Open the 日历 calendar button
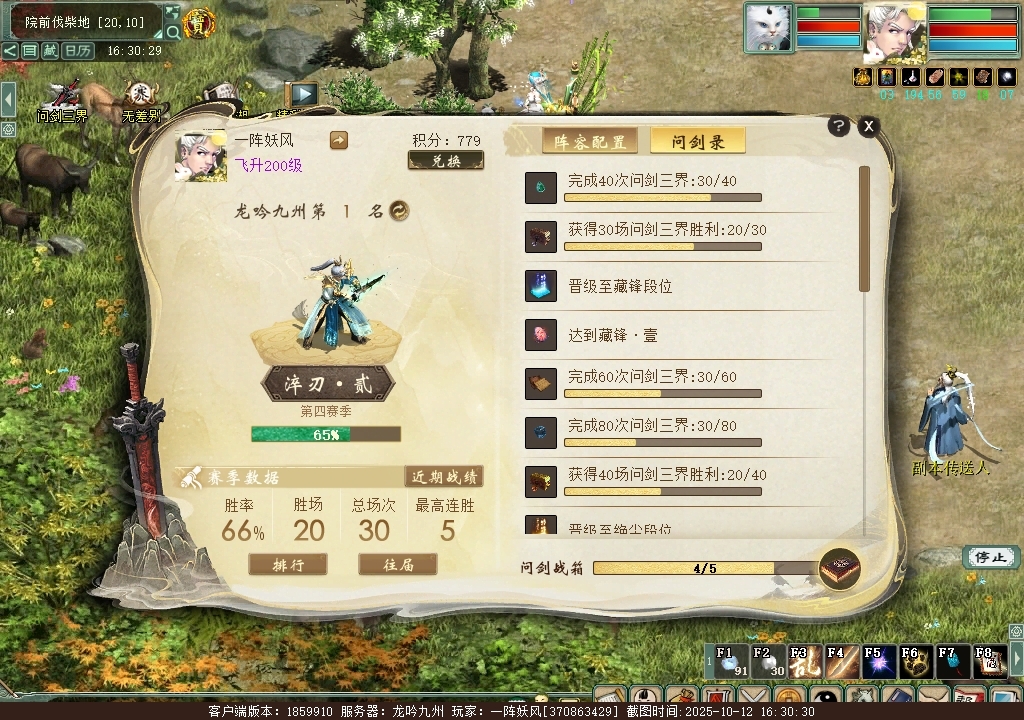Image resolution: width=1024 pixels, height=720 pixels. tap(77, 51)
